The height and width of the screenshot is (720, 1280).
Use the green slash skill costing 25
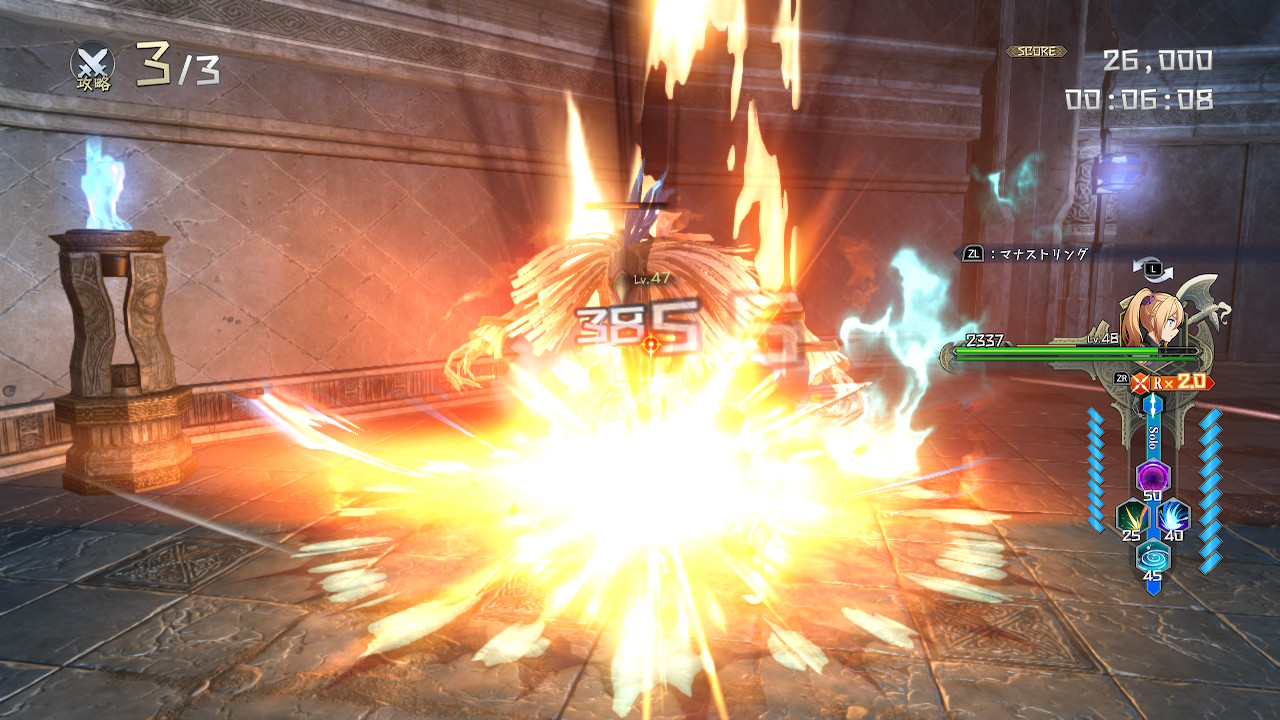(x=1131, y=516)
